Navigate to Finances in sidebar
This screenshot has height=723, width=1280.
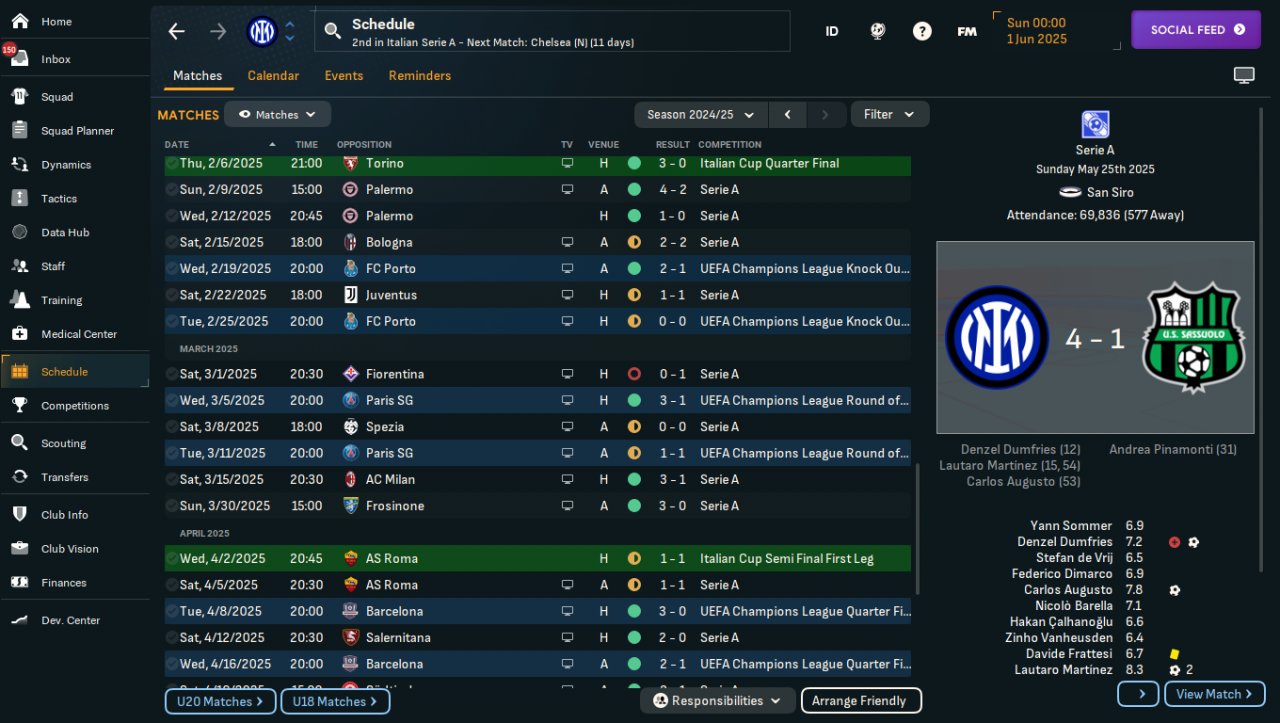point(64,583)
